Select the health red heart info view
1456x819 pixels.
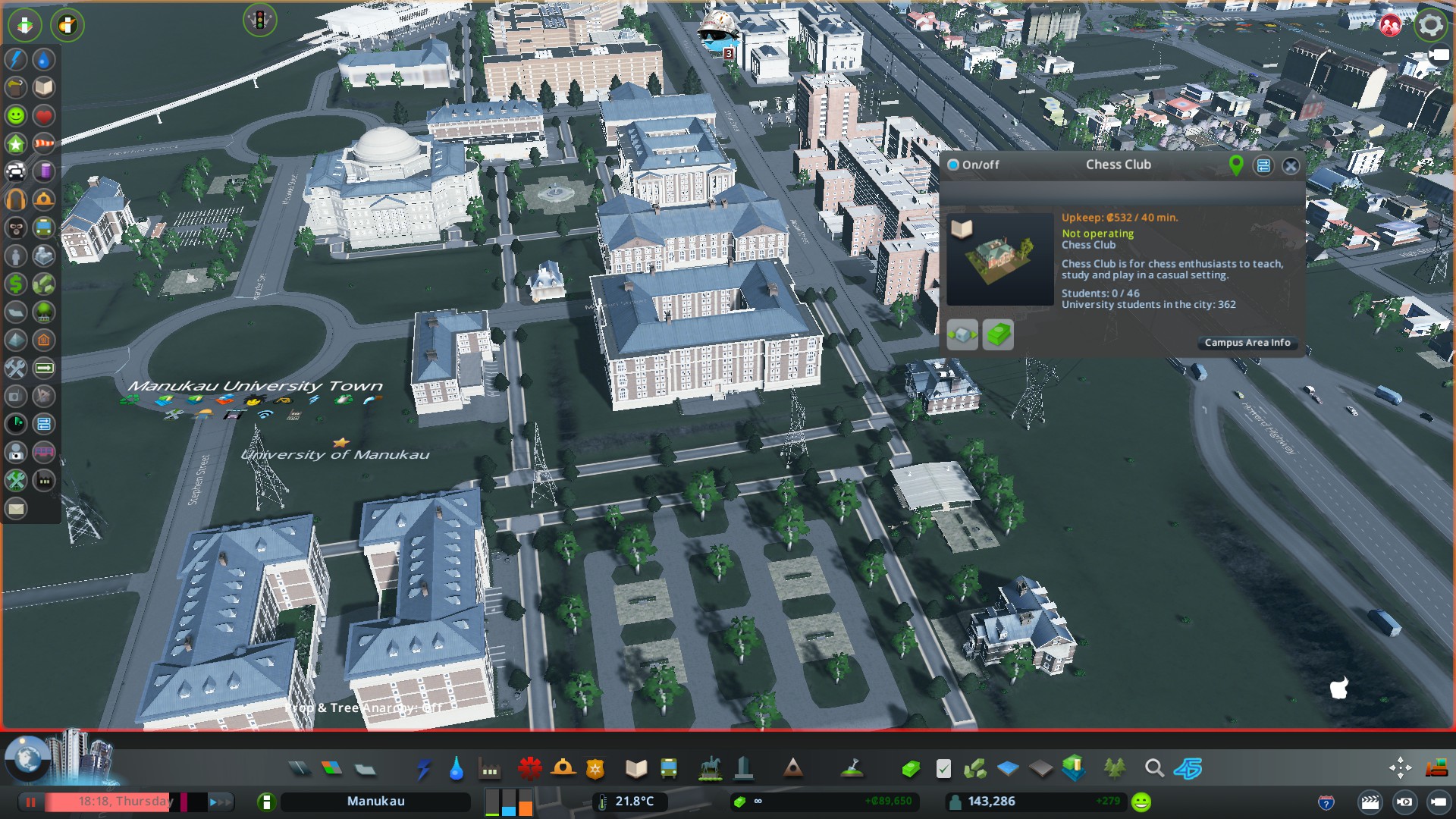(44, 116)
